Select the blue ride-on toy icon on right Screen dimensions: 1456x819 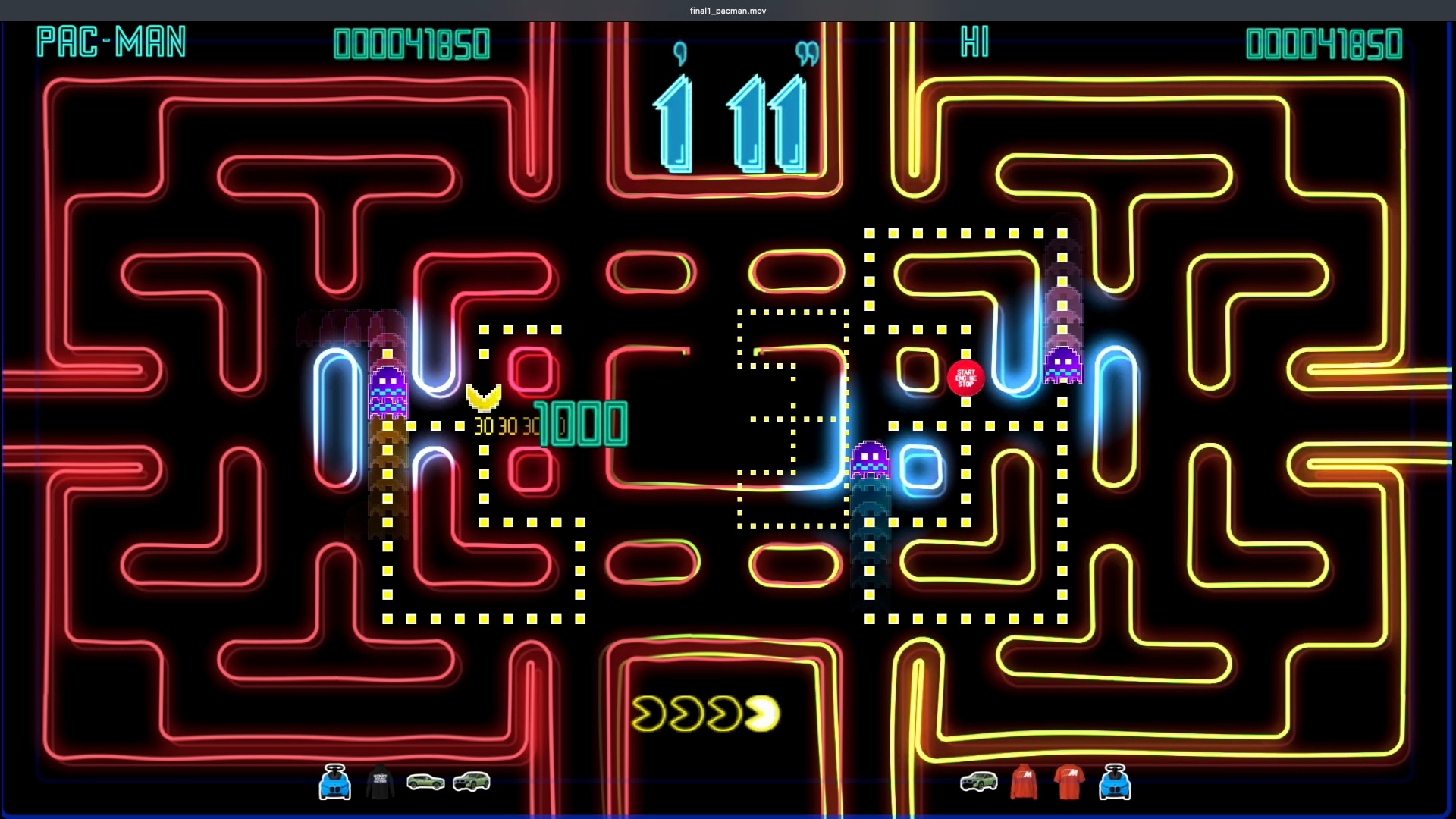tap(1115, 783)
